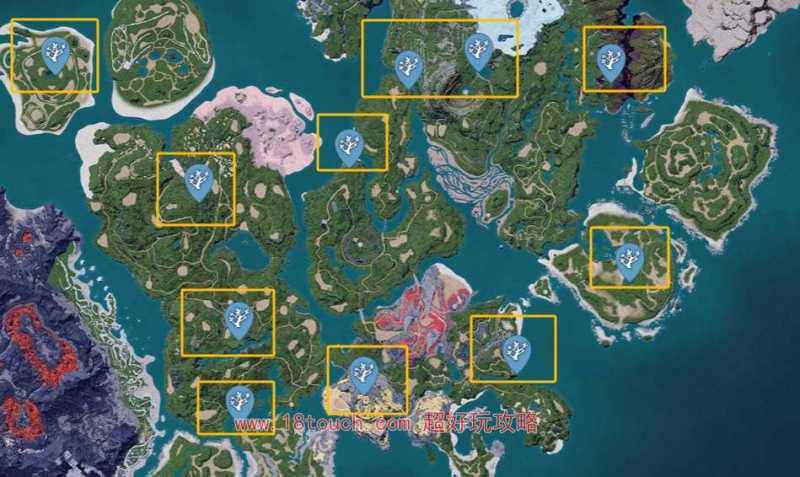Pick the tree marker on the sandy eastern island
The width and height of the screenshot is (800, 477).
(x=629, y=261)
